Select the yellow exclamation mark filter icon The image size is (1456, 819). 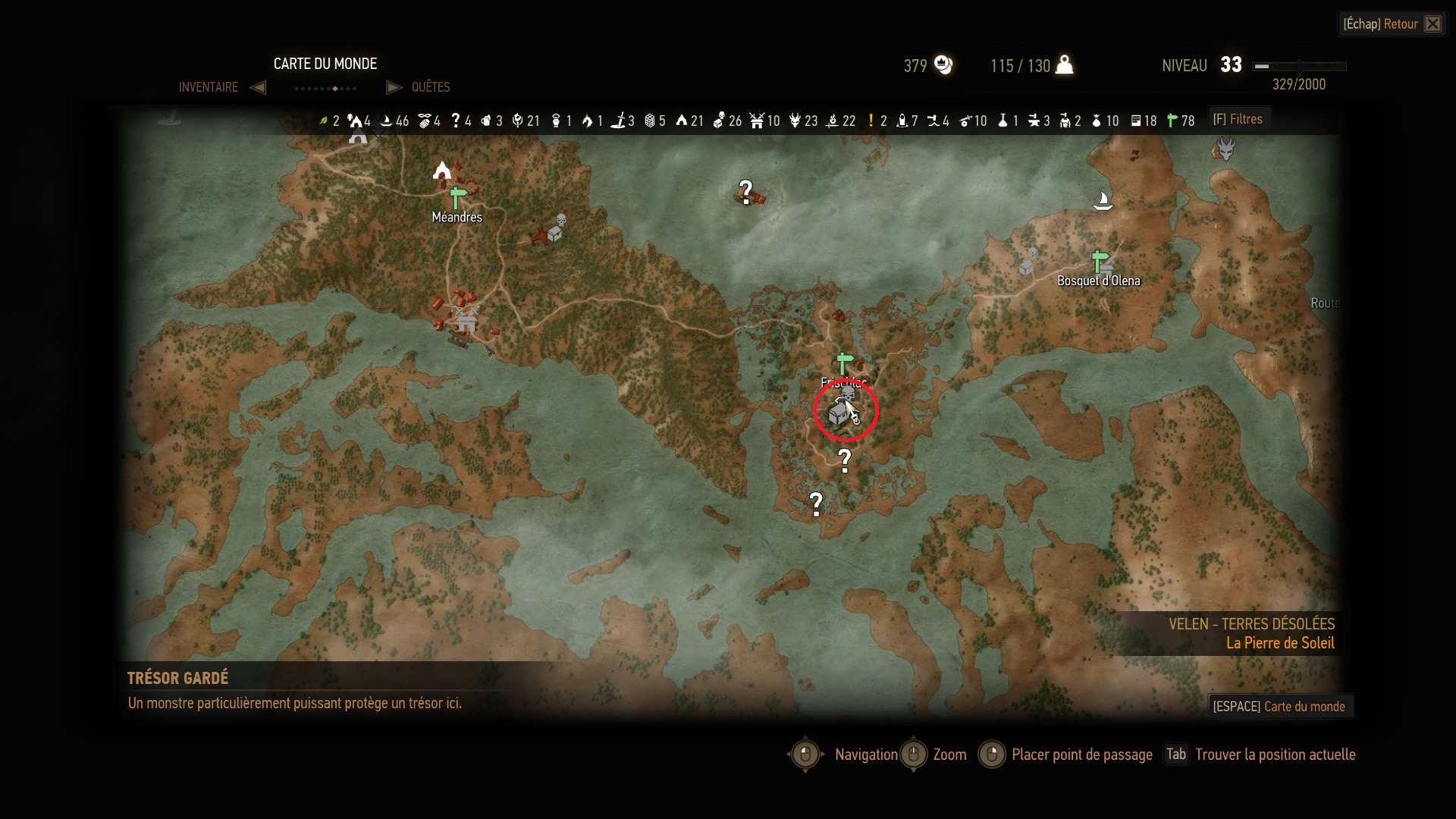point(871,121)
